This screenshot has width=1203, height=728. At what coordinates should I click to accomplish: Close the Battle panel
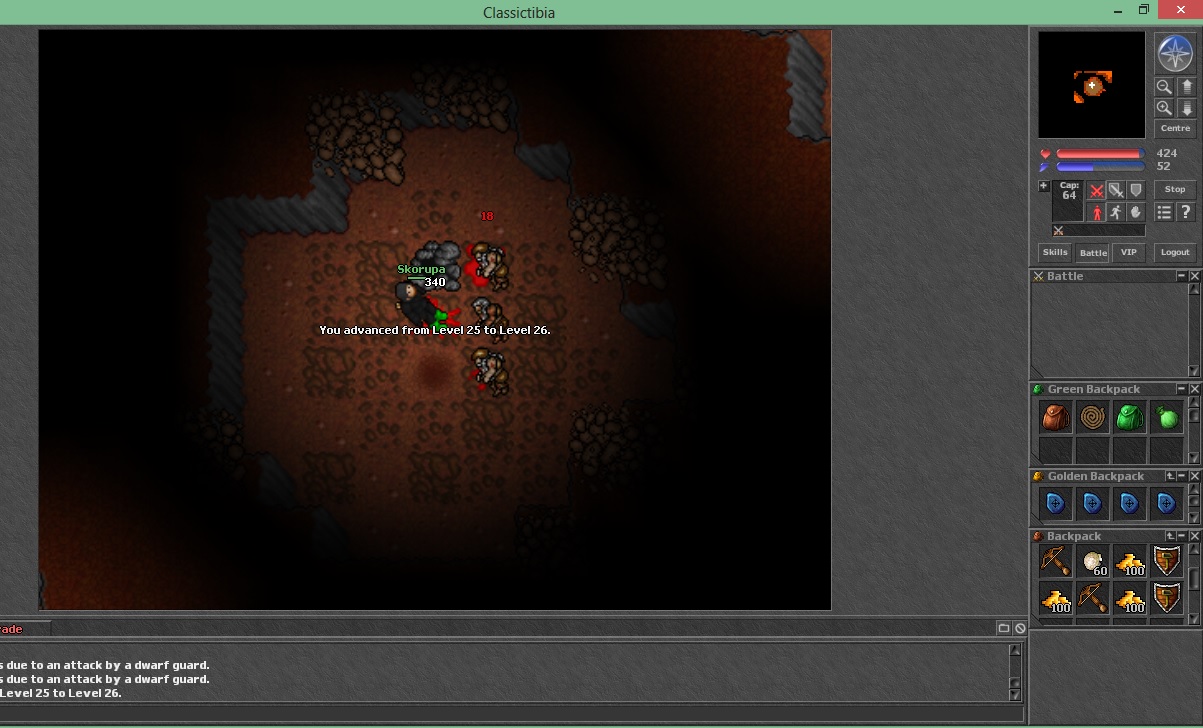click(1194, 276)
